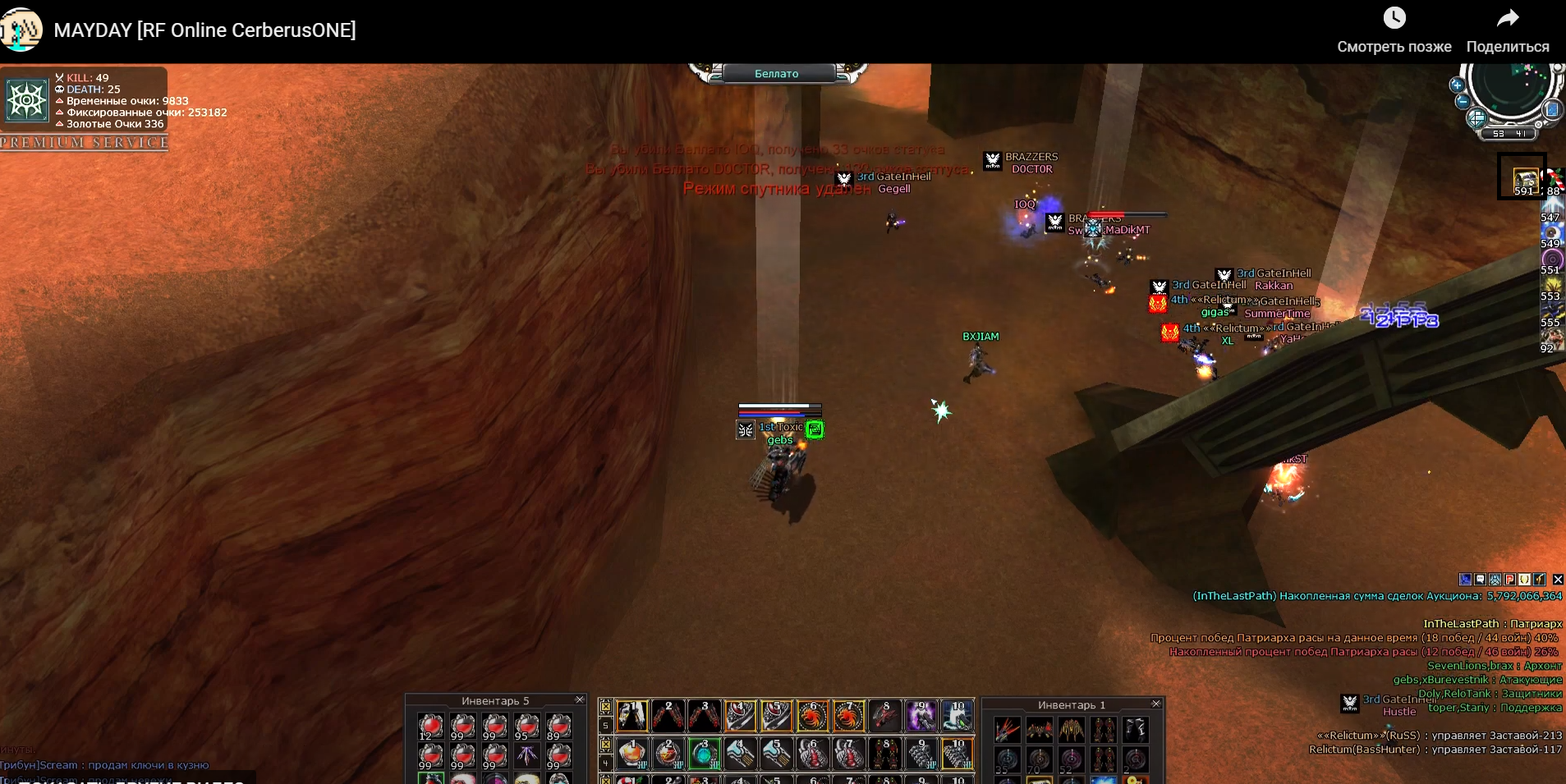Select the purple star item in Инвентарь 5
Image resolution: width=1566 pixels, height=784 pixels.
tap(527, 755)
